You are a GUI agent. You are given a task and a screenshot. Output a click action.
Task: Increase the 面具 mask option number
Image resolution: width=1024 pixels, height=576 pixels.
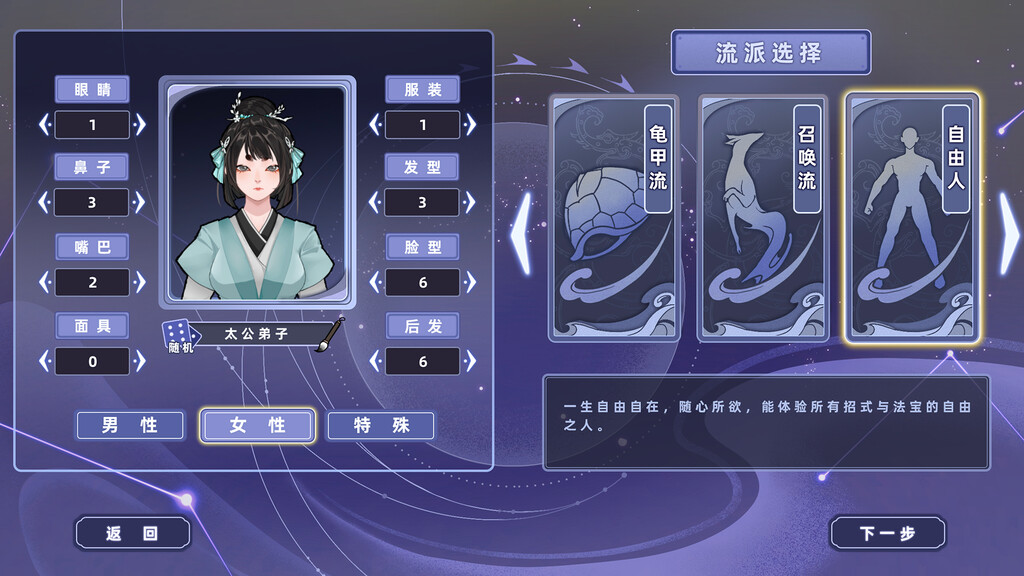(141, 361)
